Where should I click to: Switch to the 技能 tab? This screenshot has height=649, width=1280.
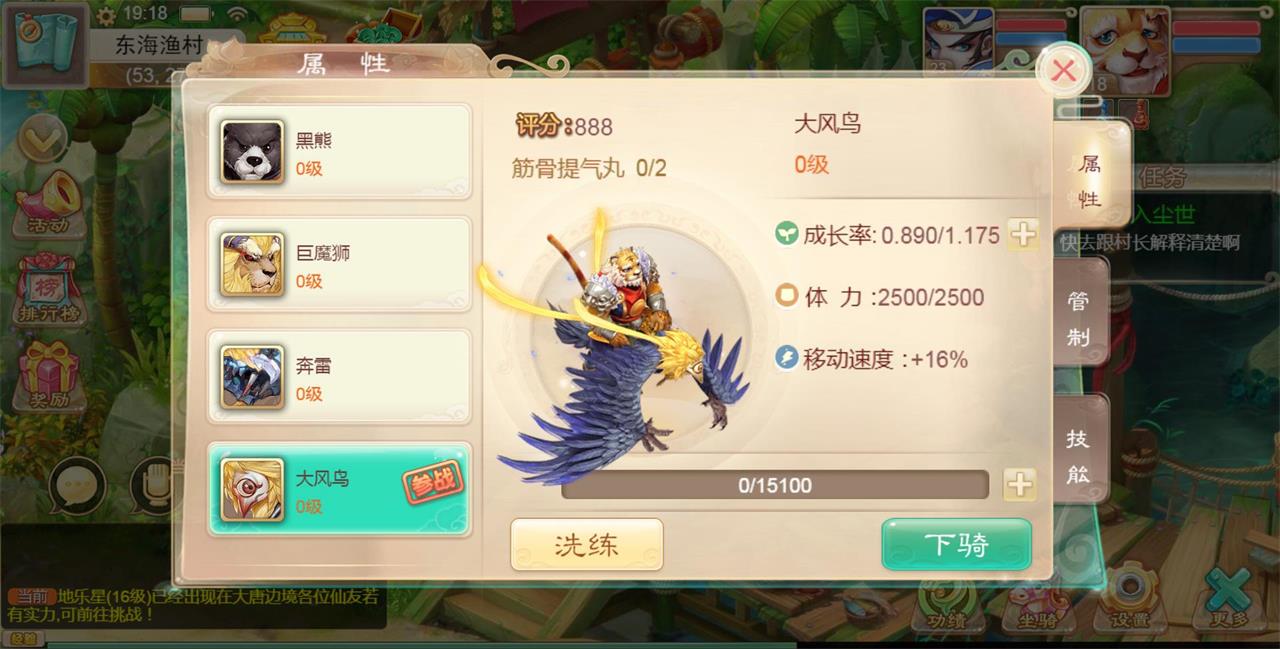coord(1078,455)
